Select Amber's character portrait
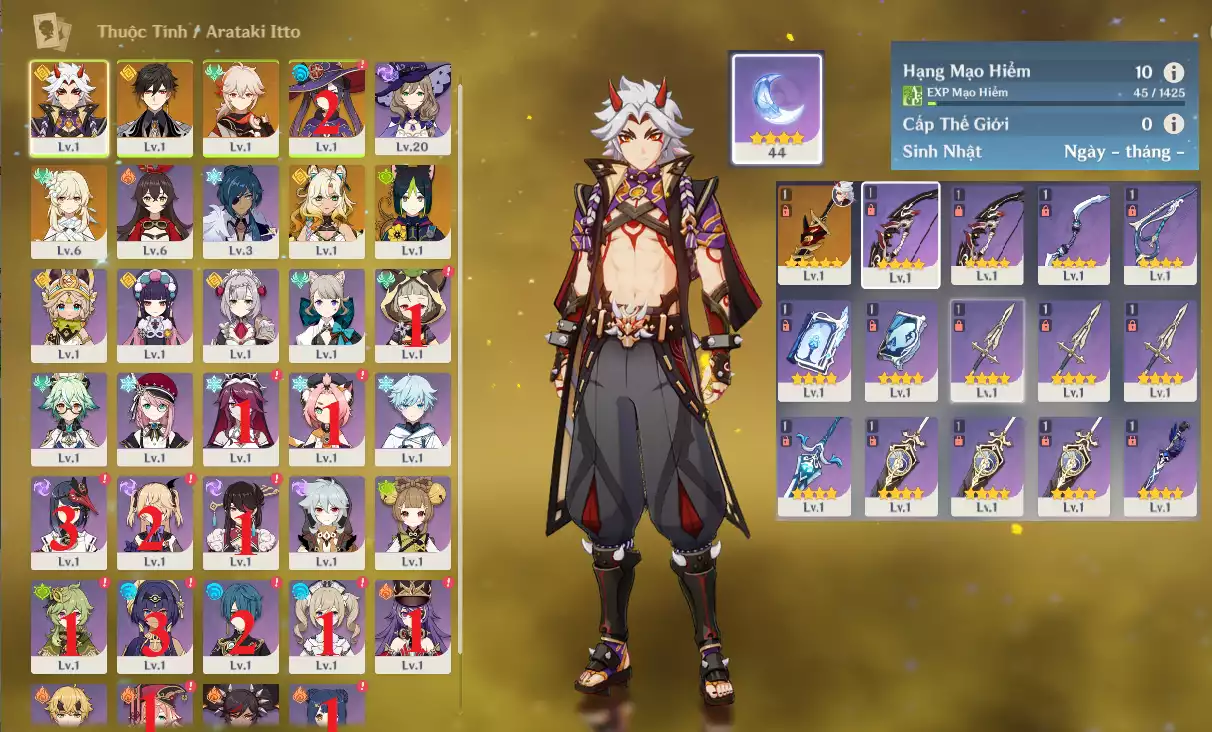1212x732 pixels. [155, 204]
